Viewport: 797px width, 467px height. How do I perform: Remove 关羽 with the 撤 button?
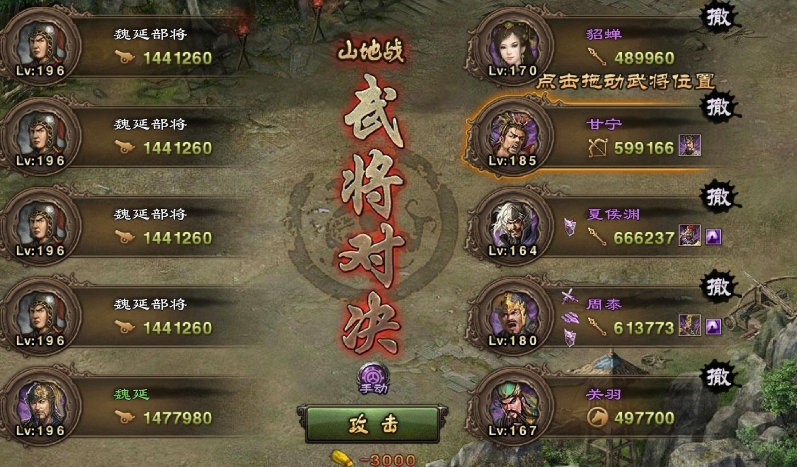point(717,376)
